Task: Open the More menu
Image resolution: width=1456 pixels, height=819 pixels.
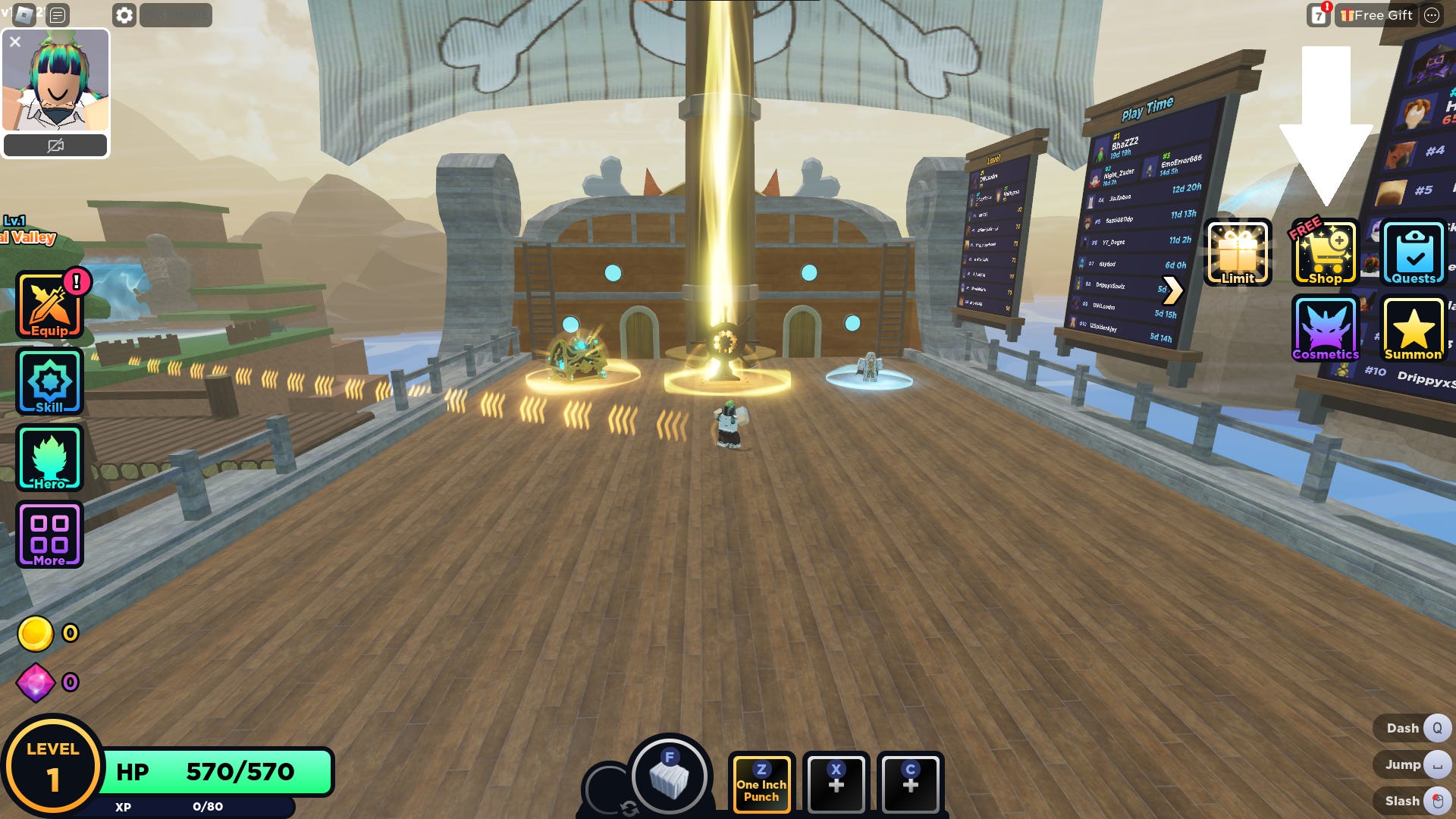Action: point(50,535)
